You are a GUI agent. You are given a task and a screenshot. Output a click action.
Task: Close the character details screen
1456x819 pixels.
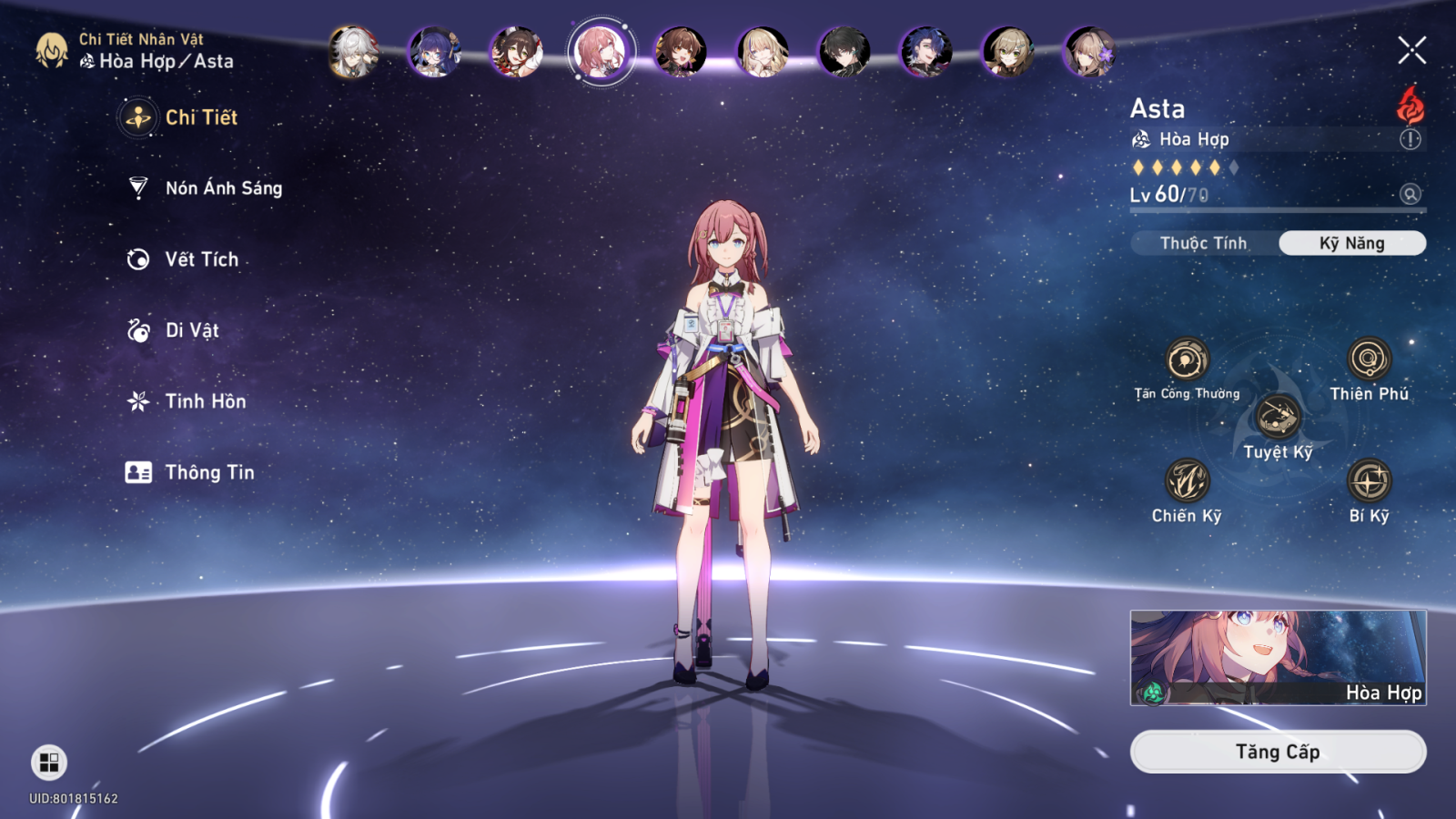[1411, 50]
